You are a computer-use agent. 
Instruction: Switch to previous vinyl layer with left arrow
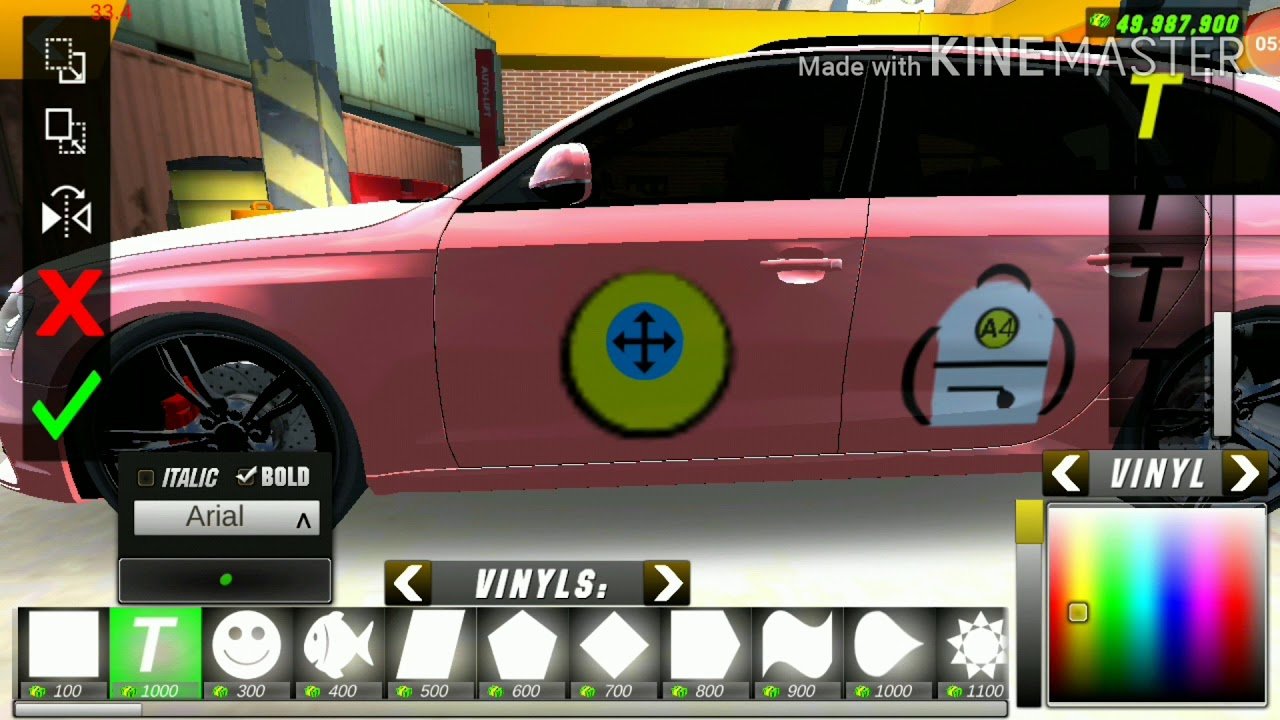tap(1068, 474)
